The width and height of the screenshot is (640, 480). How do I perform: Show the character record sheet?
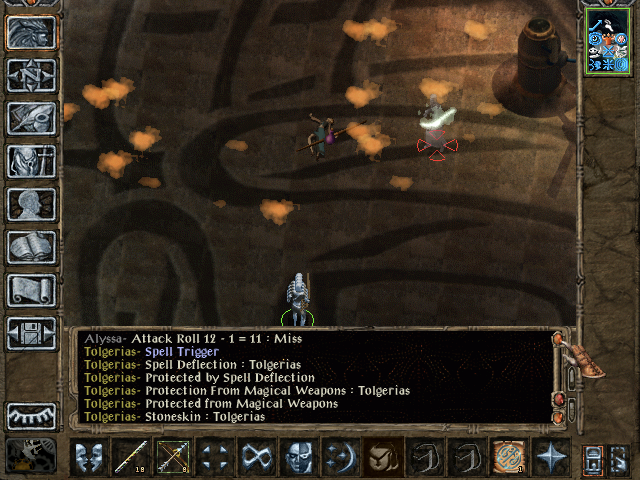[x=32, y=204]
